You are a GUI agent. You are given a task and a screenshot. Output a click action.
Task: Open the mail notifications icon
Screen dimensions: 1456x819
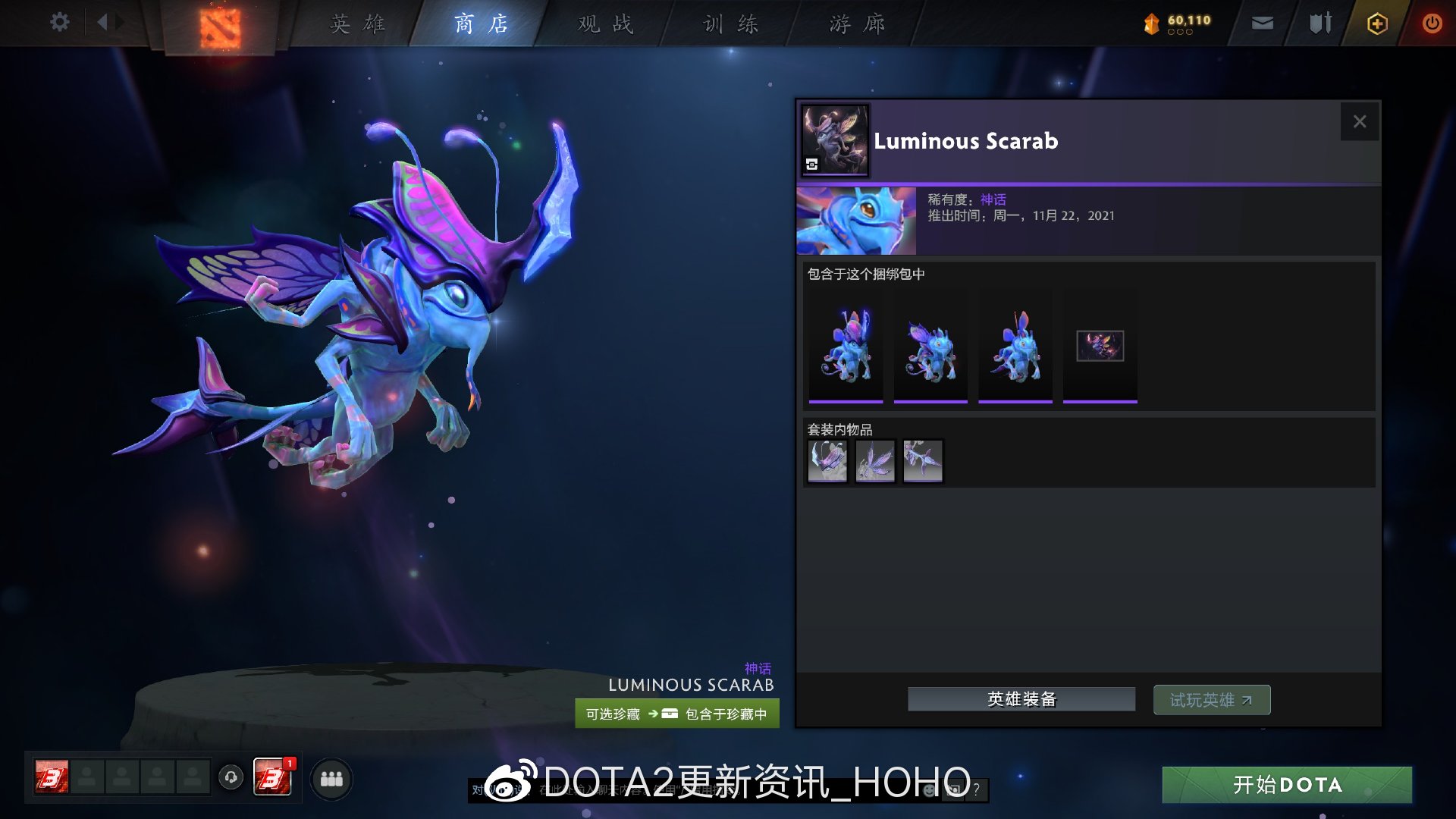[x=1261, y=23]
